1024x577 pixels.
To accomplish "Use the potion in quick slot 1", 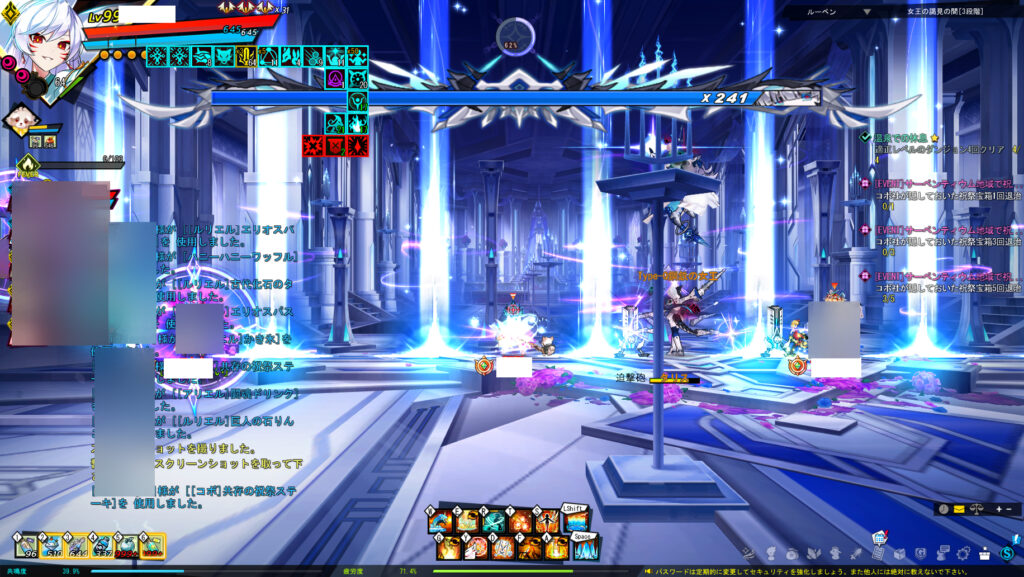I will [25, 546].
